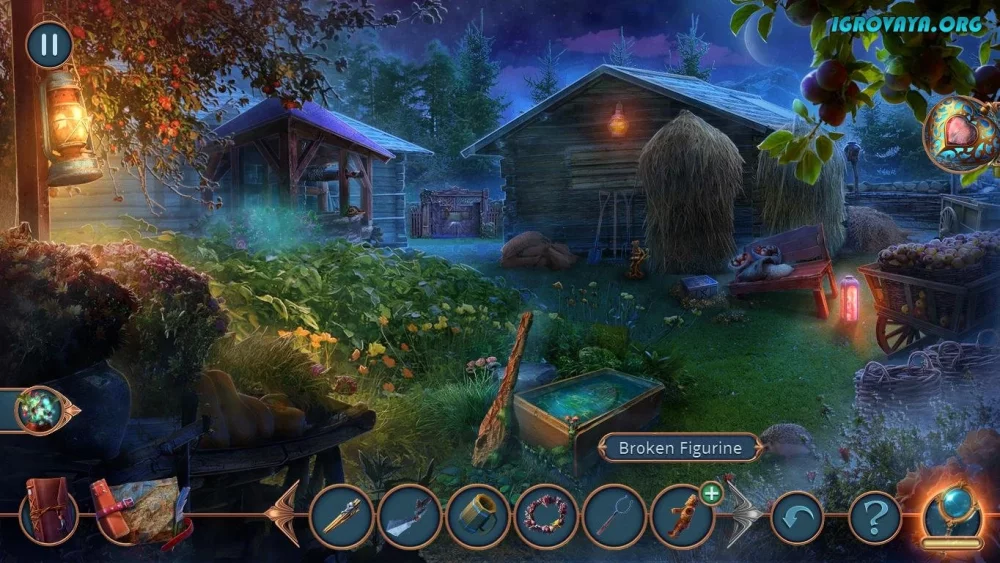1000x563 pixels.
Task: Click the curved back arrow button
Action: 796,517
